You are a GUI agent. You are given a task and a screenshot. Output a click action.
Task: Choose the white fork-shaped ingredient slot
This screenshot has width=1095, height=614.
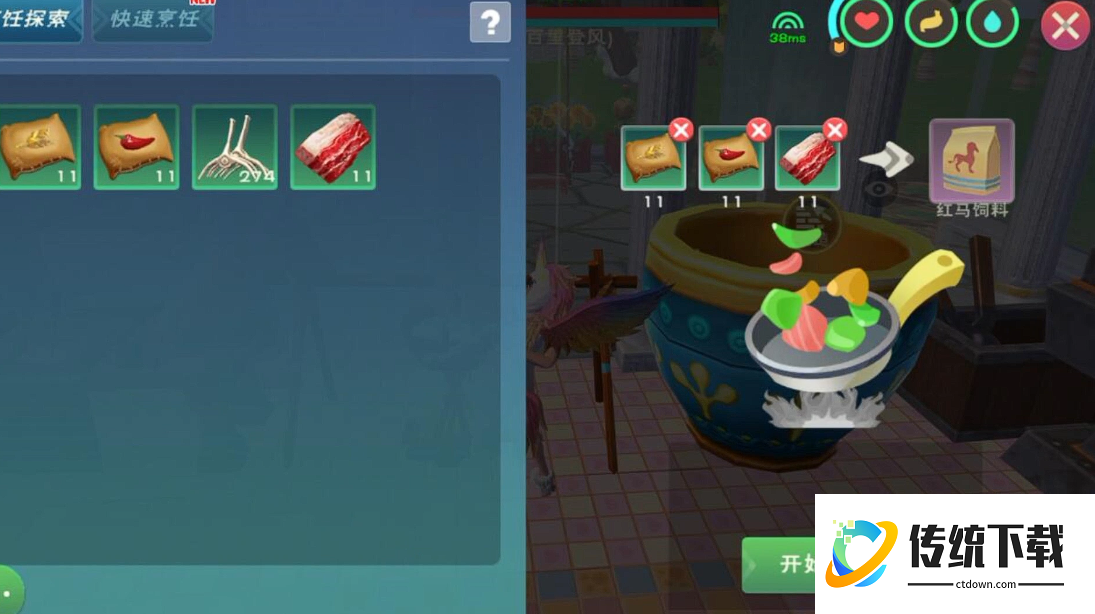pyautogui.click(x=235, y=147)
